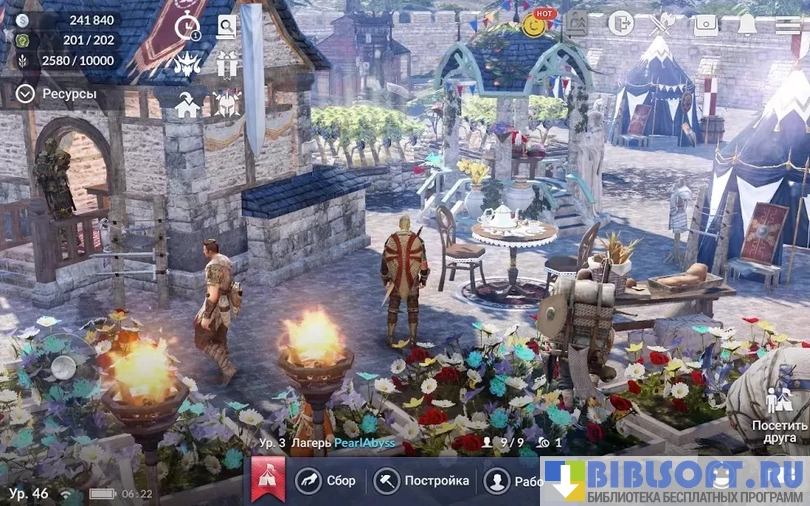
Task: Tap the Посетить друга button
Action: 779,415
